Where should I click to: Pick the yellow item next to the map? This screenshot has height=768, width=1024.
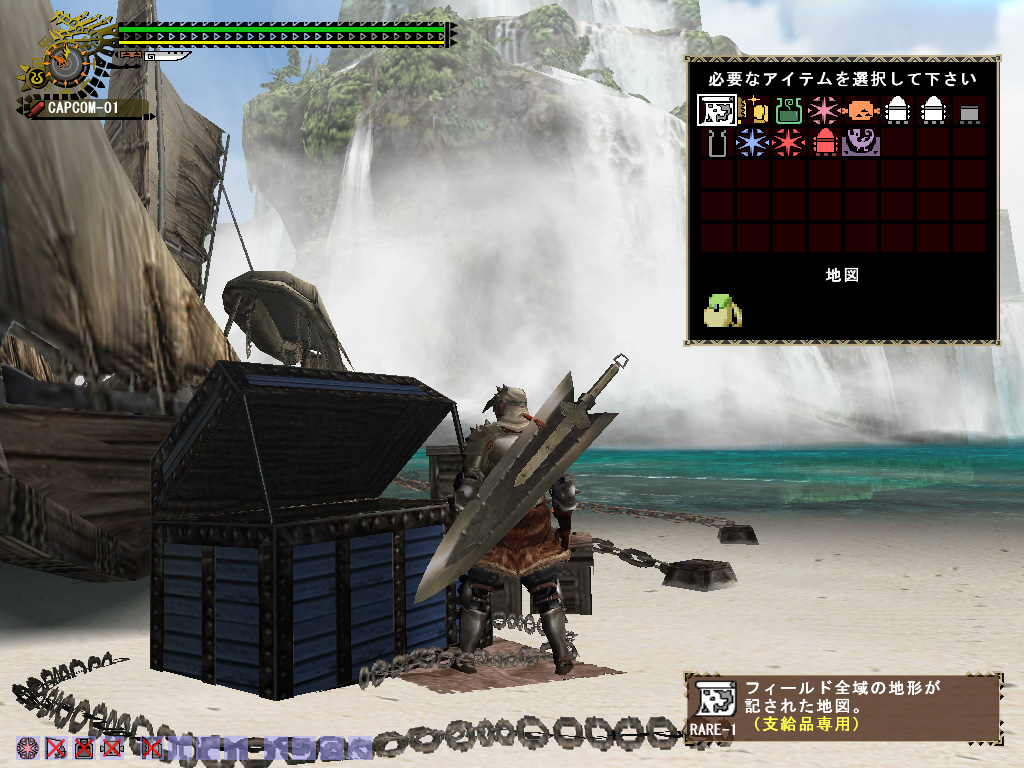[x=753, y=110]
